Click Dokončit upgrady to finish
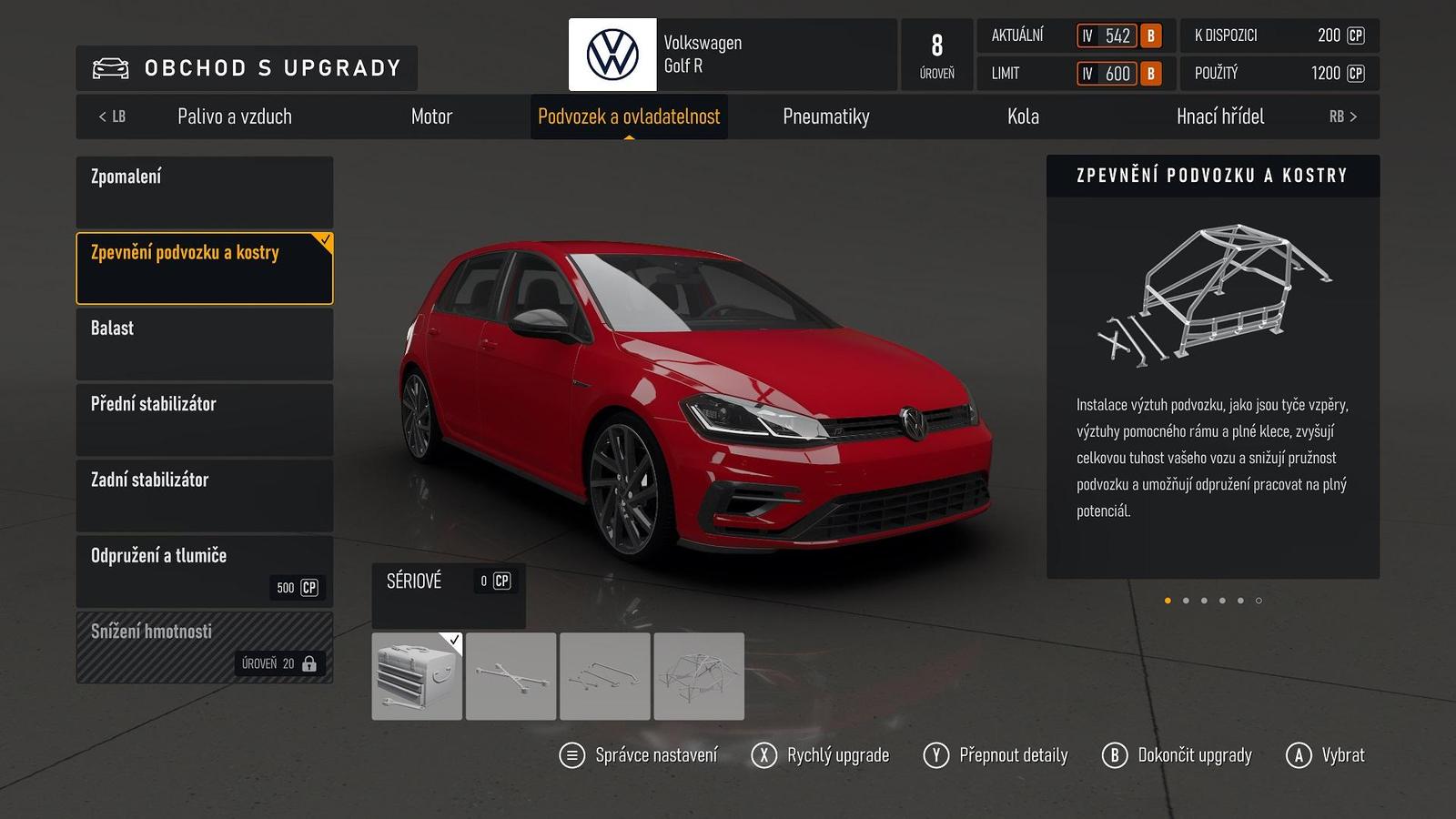Image resolution: width=1456 pixels, height=819 pixels. tap(1178, 755)
